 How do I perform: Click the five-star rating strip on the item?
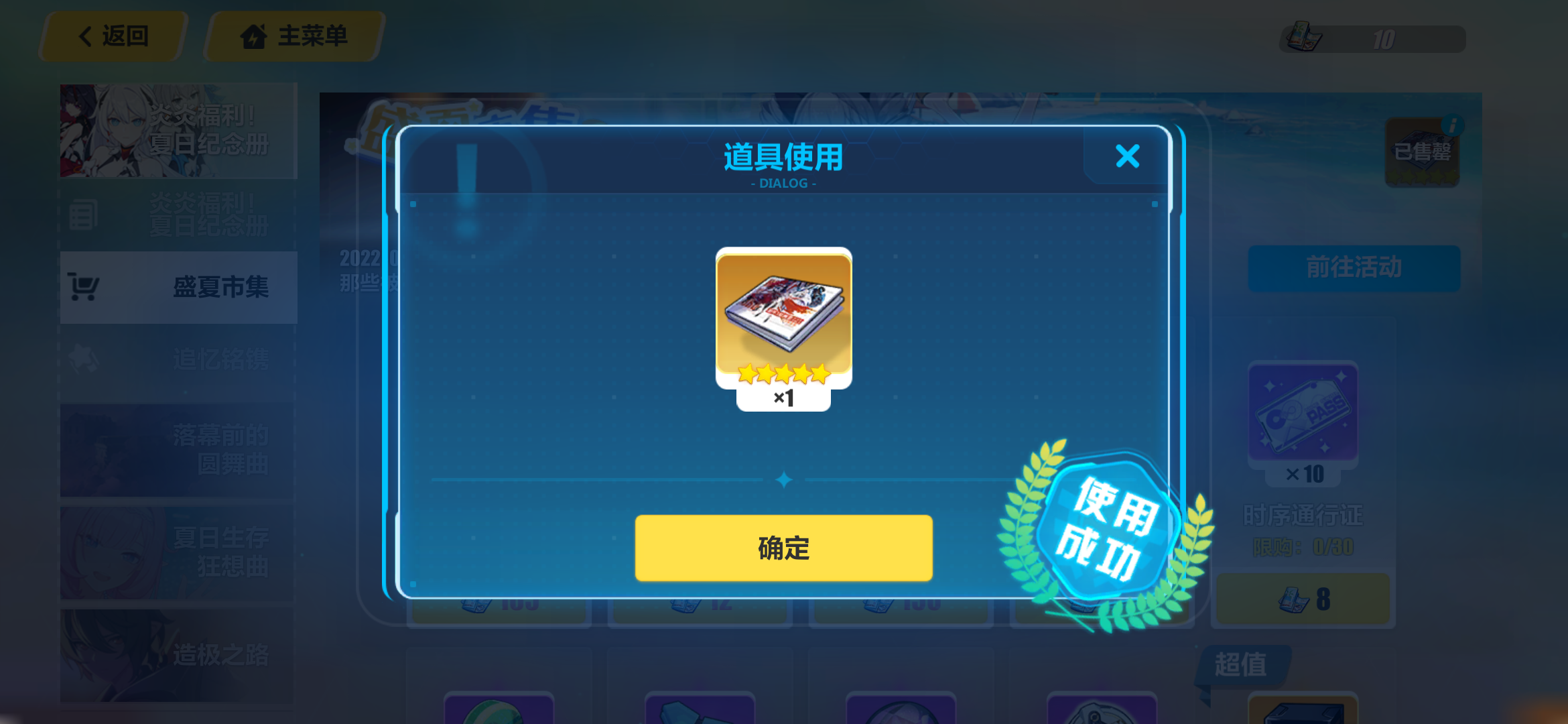coord(783,373)
